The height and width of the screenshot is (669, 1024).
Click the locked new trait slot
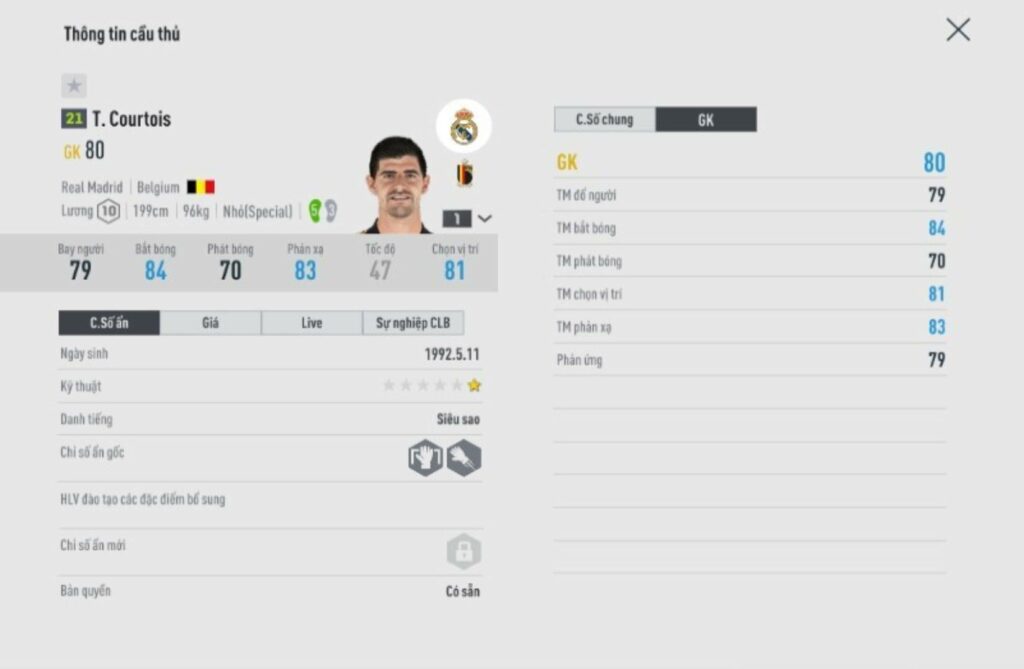(x=463, y=551)
